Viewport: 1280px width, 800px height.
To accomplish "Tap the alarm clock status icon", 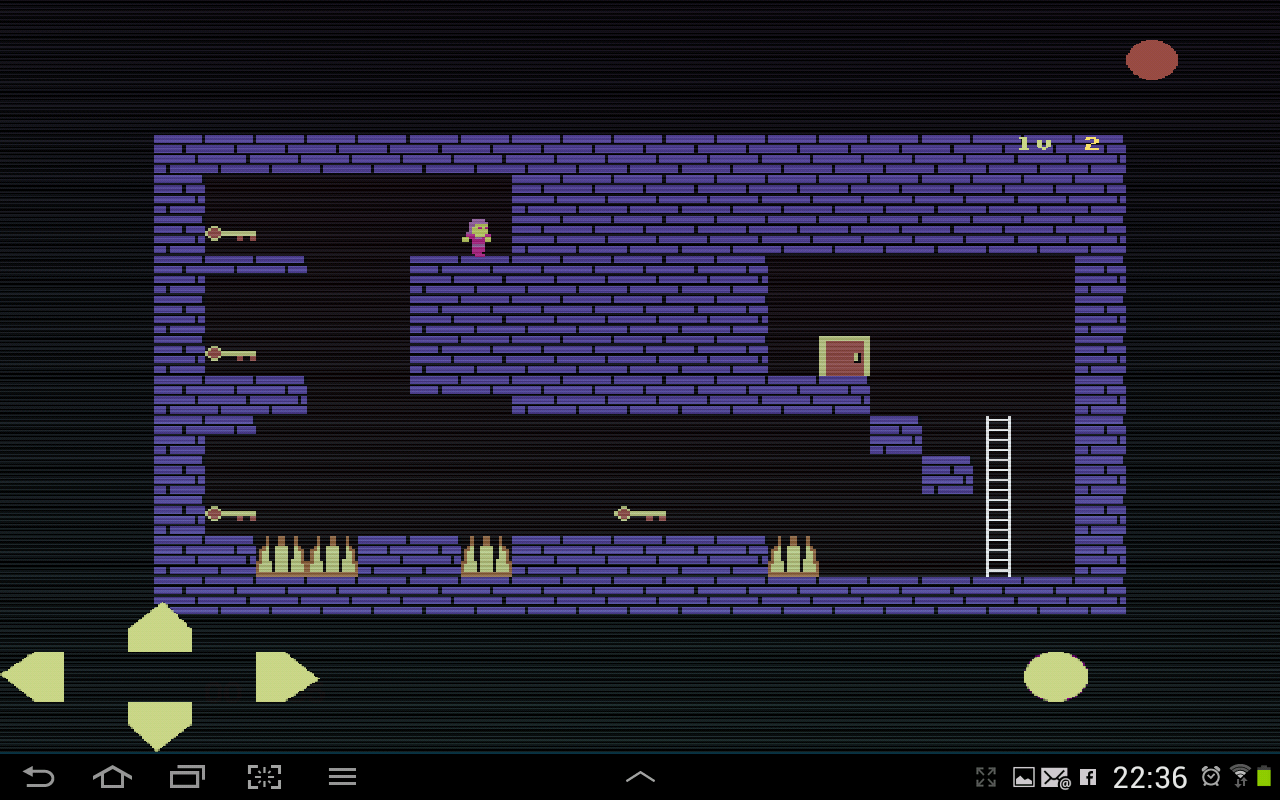I will tap(1211, 776).
